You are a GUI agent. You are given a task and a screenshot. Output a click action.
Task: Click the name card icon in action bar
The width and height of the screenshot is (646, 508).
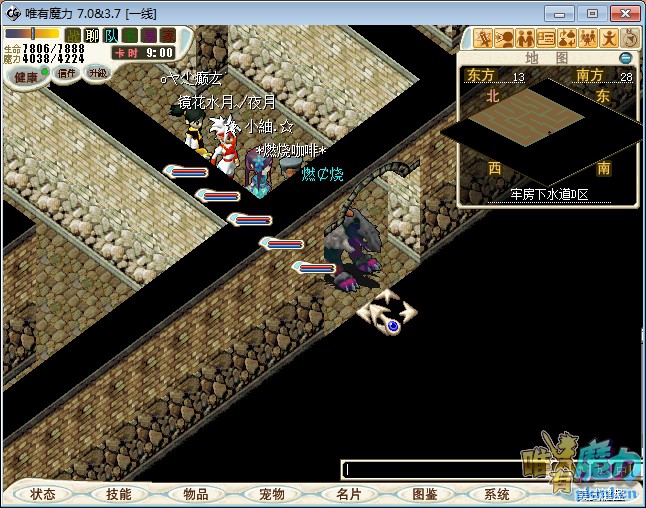[546, 39]
